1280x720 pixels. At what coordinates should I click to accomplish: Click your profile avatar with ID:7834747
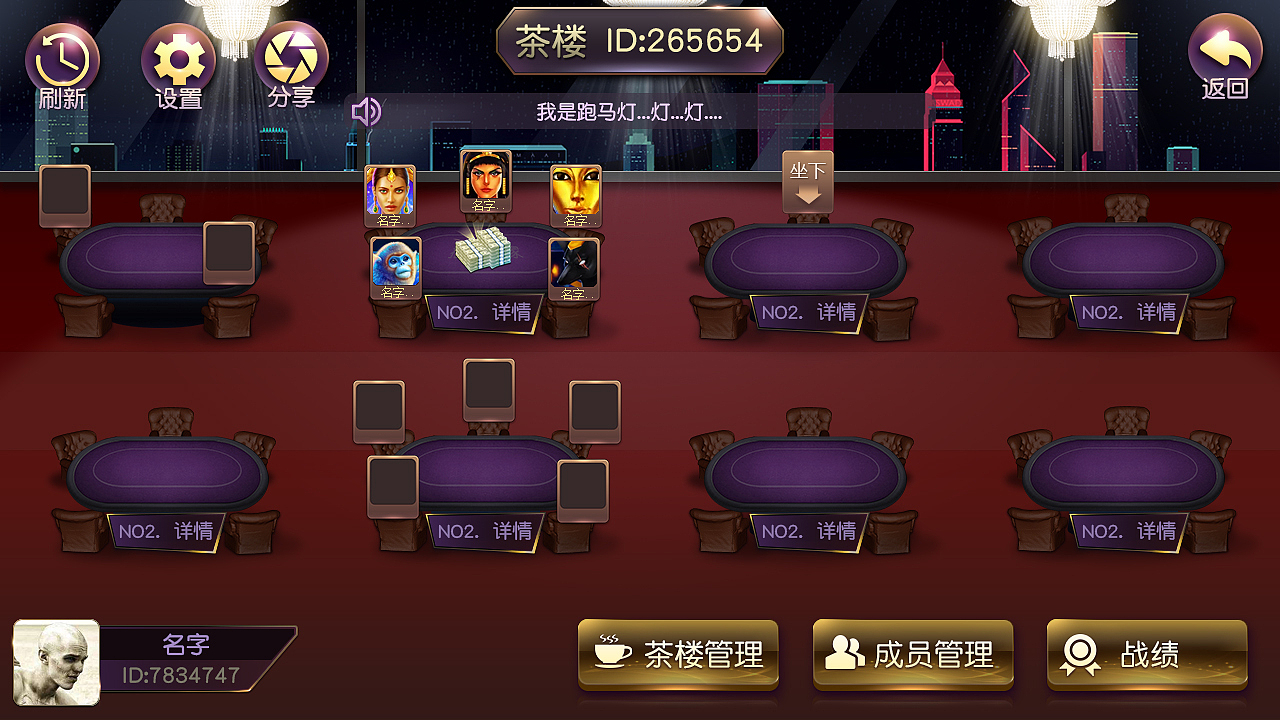point(56,660)
